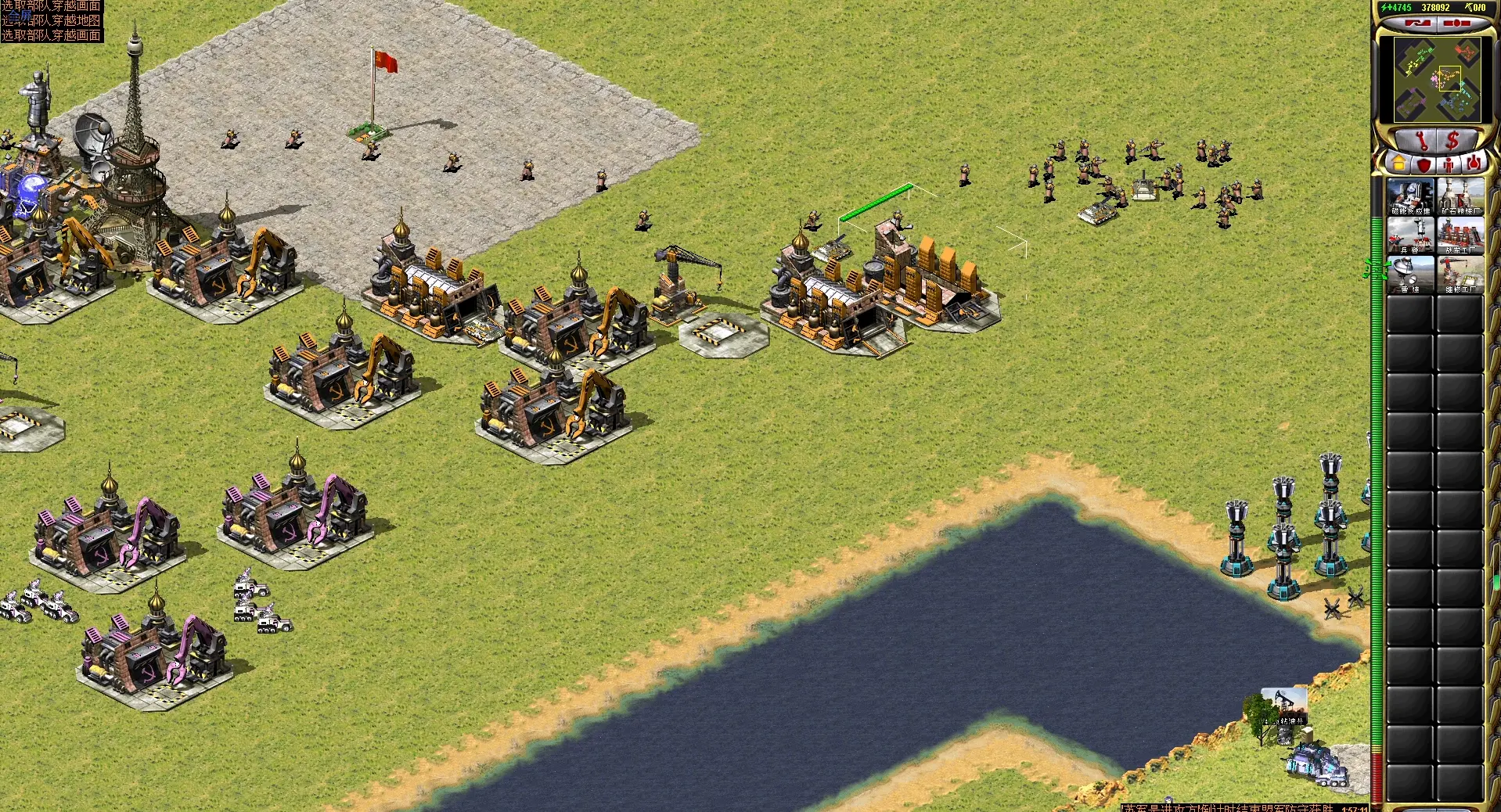Activate the dollar-sign sell button
Image resolution: width=1501 pixels, height=812 pixels.
pyautogui.click(x=1453, y=141)
